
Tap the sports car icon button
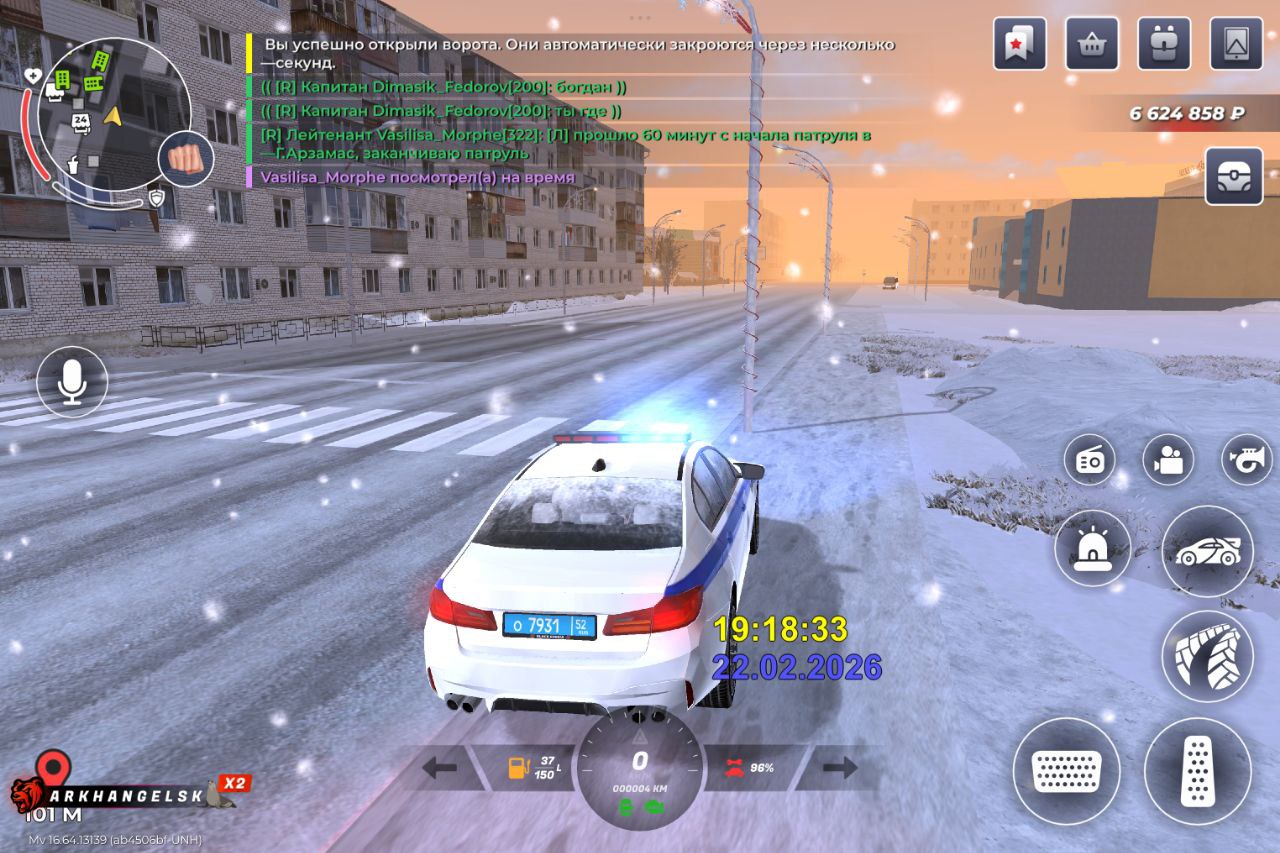1207,551
